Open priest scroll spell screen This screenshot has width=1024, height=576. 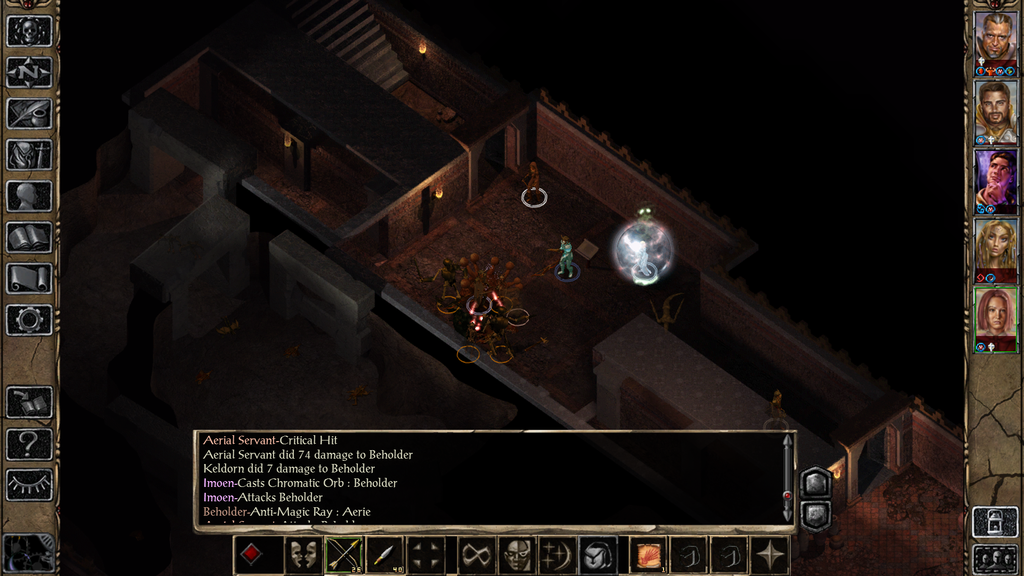(29, 278)
